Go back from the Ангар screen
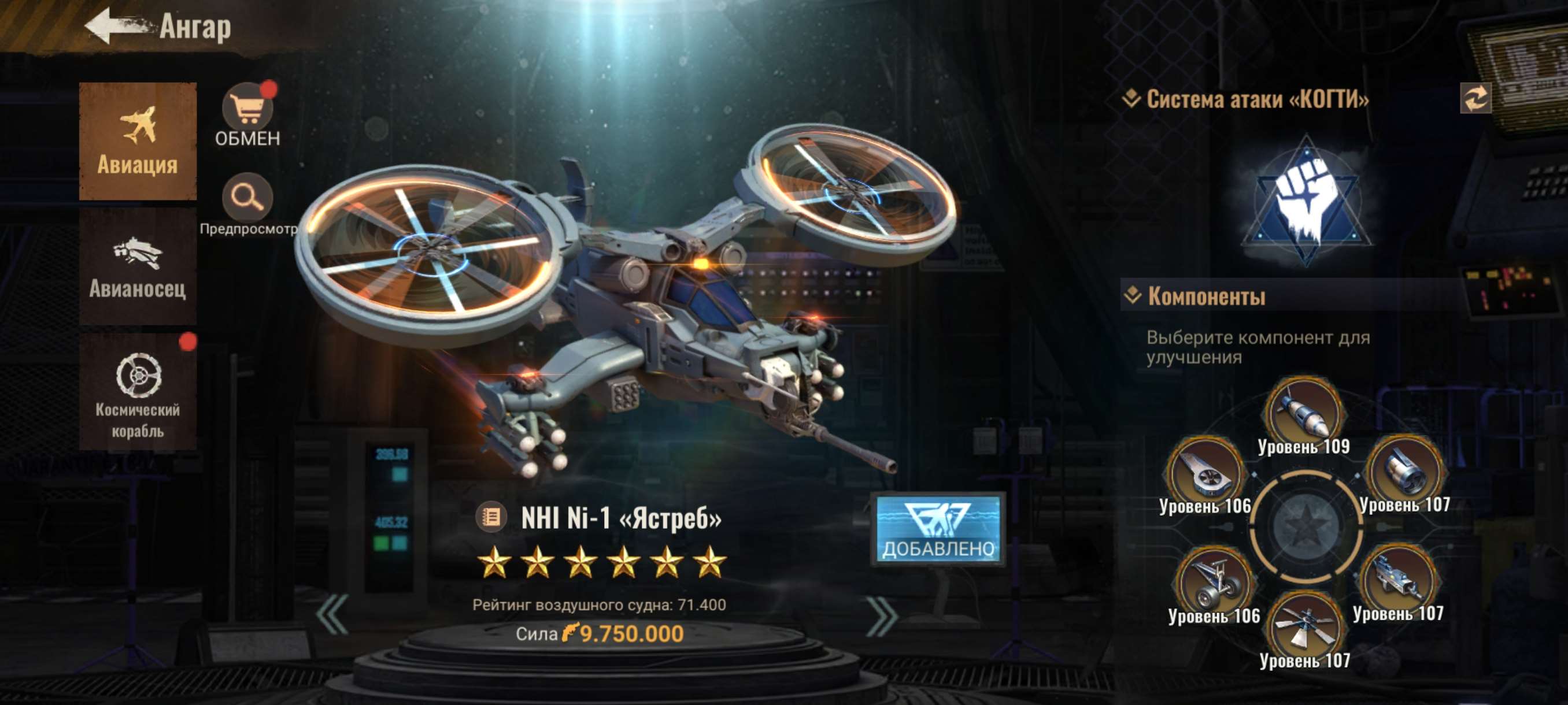This screenshot has width=1568, height=705. [x=116, y=27]
